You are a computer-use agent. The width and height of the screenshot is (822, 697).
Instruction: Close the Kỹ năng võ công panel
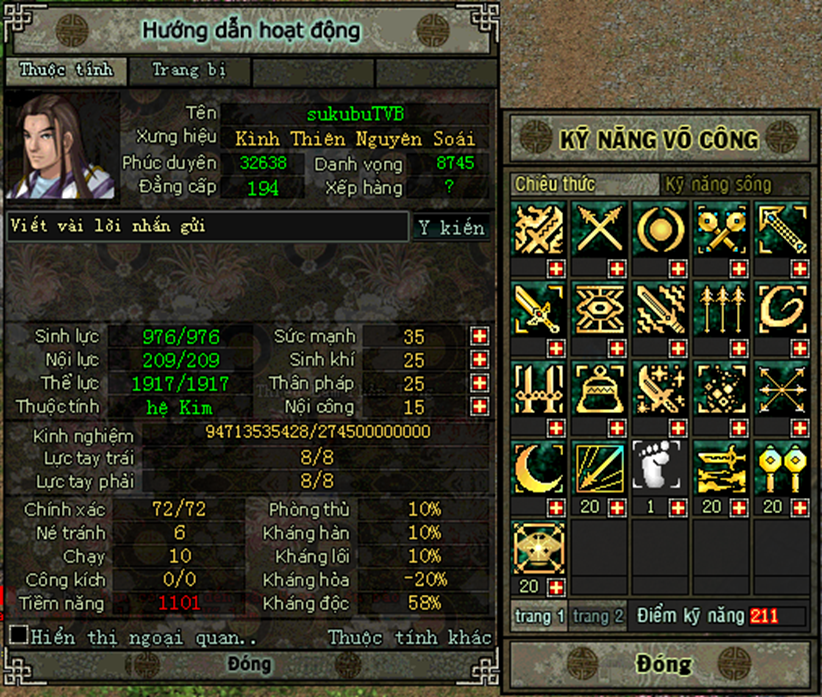663,664
